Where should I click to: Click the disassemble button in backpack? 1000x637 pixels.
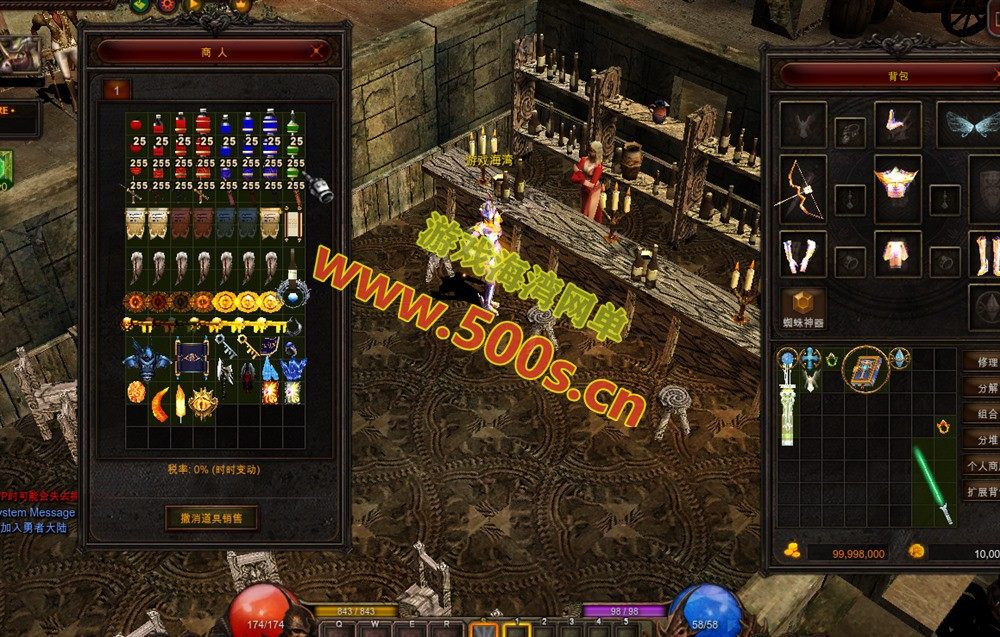pyautogui.click(x=984, y=387)
